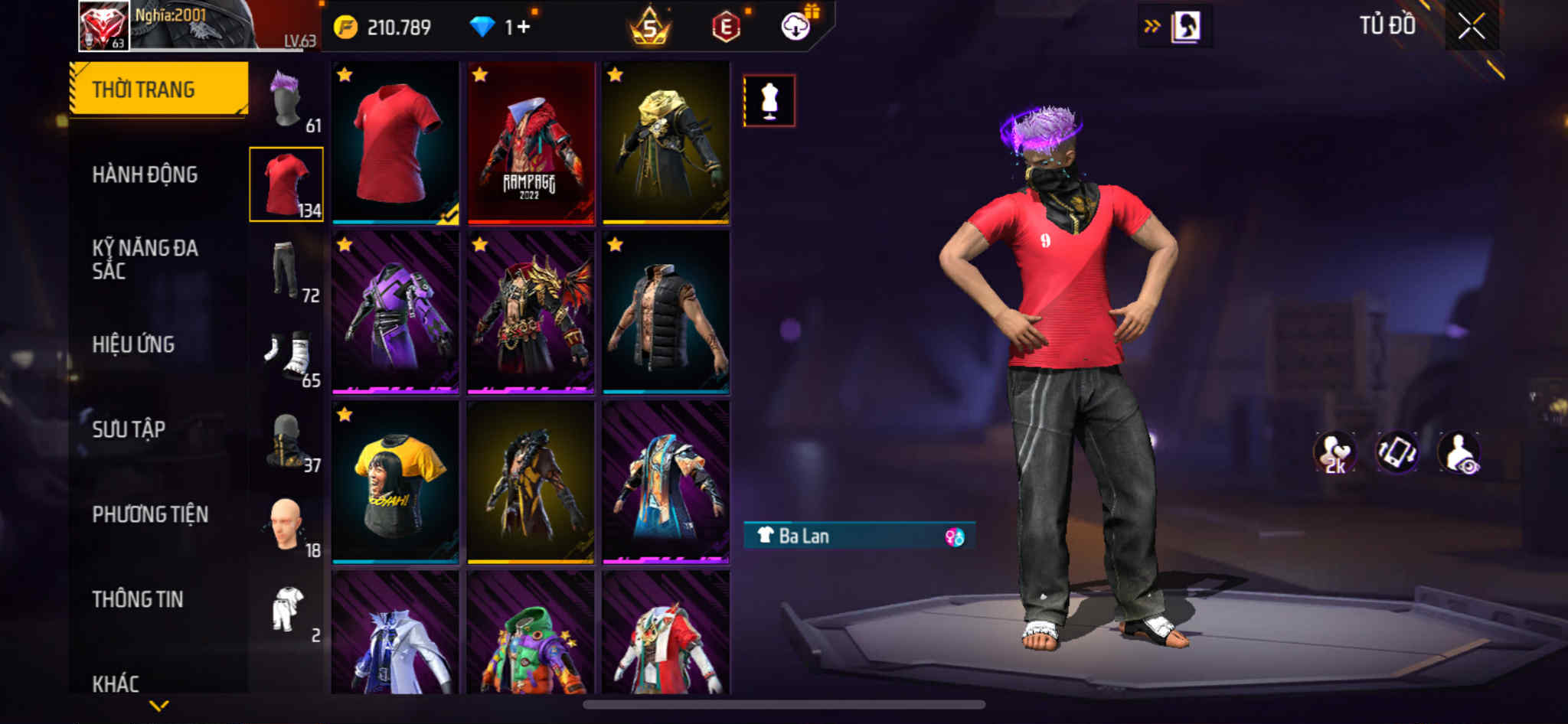Equip the Rampage 2022 jacket
The height and width of the screenshot is (724, 1568).
tap(531, 144)
